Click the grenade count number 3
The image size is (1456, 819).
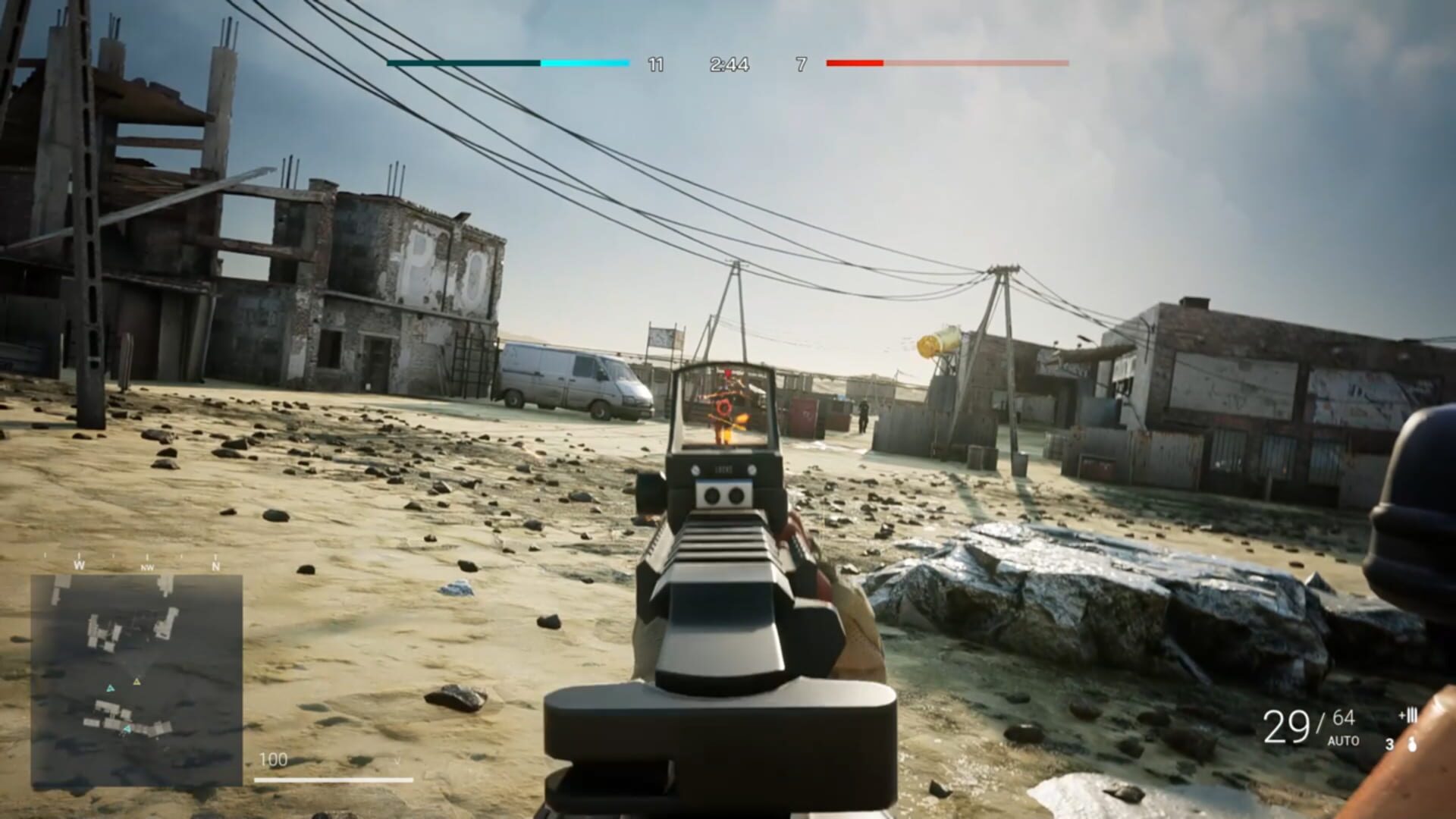click(x=1390, y=744)
